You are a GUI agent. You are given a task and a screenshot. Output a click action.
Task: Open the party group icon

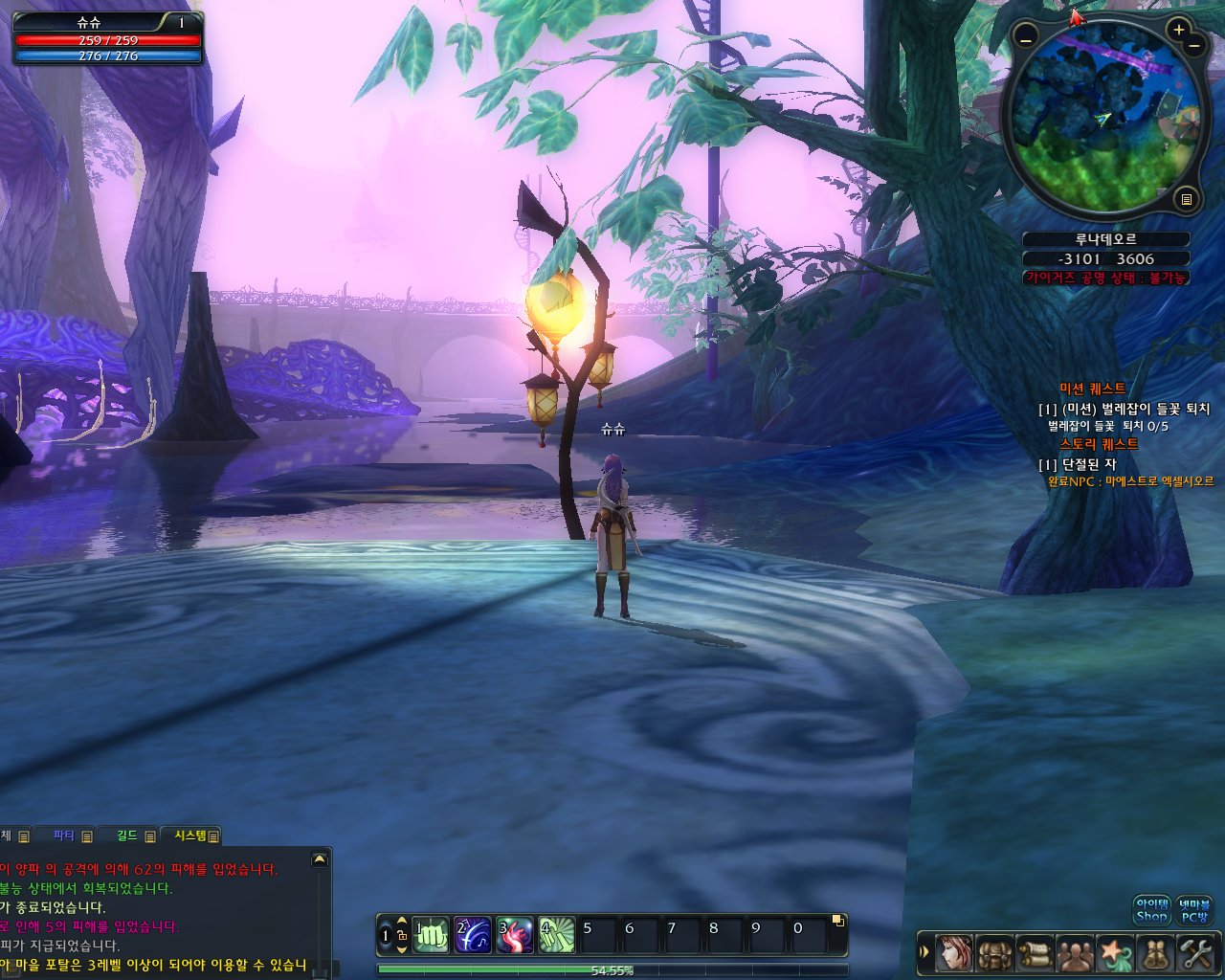click(x=1075, y=953)
